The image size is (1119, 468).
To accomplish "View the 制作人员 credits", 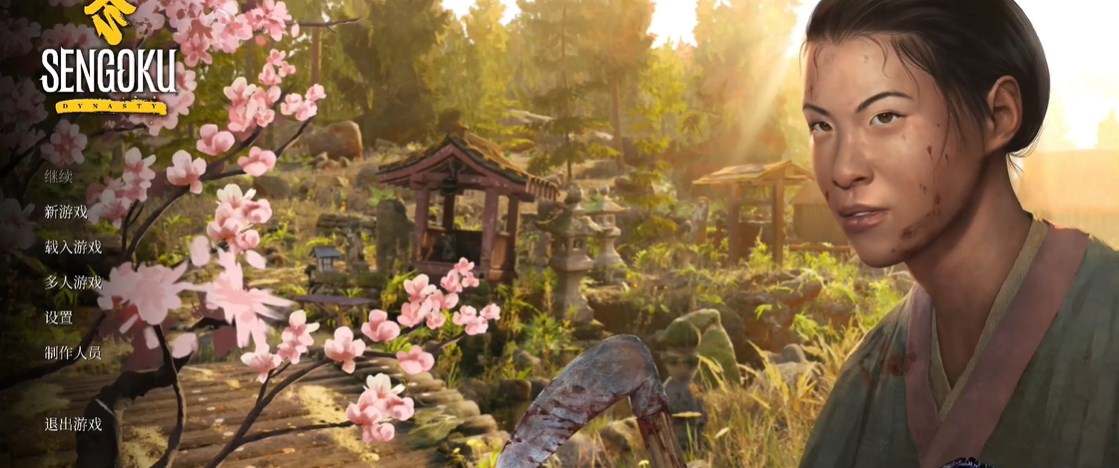I will 73,352.
